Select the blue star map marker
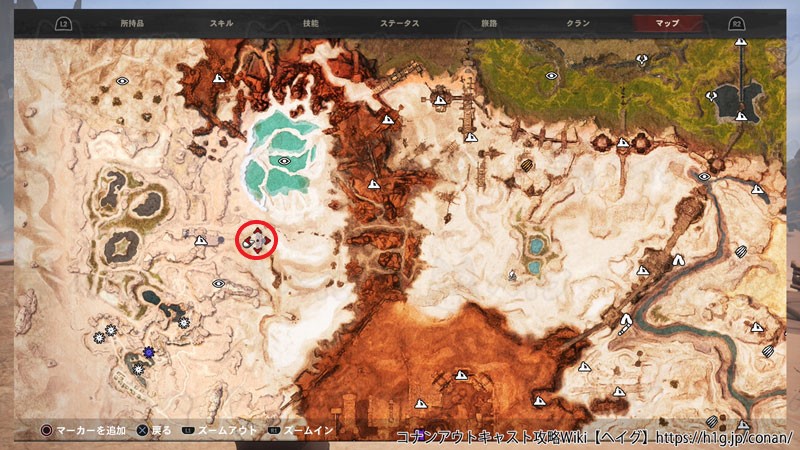 tap(148, 351)
